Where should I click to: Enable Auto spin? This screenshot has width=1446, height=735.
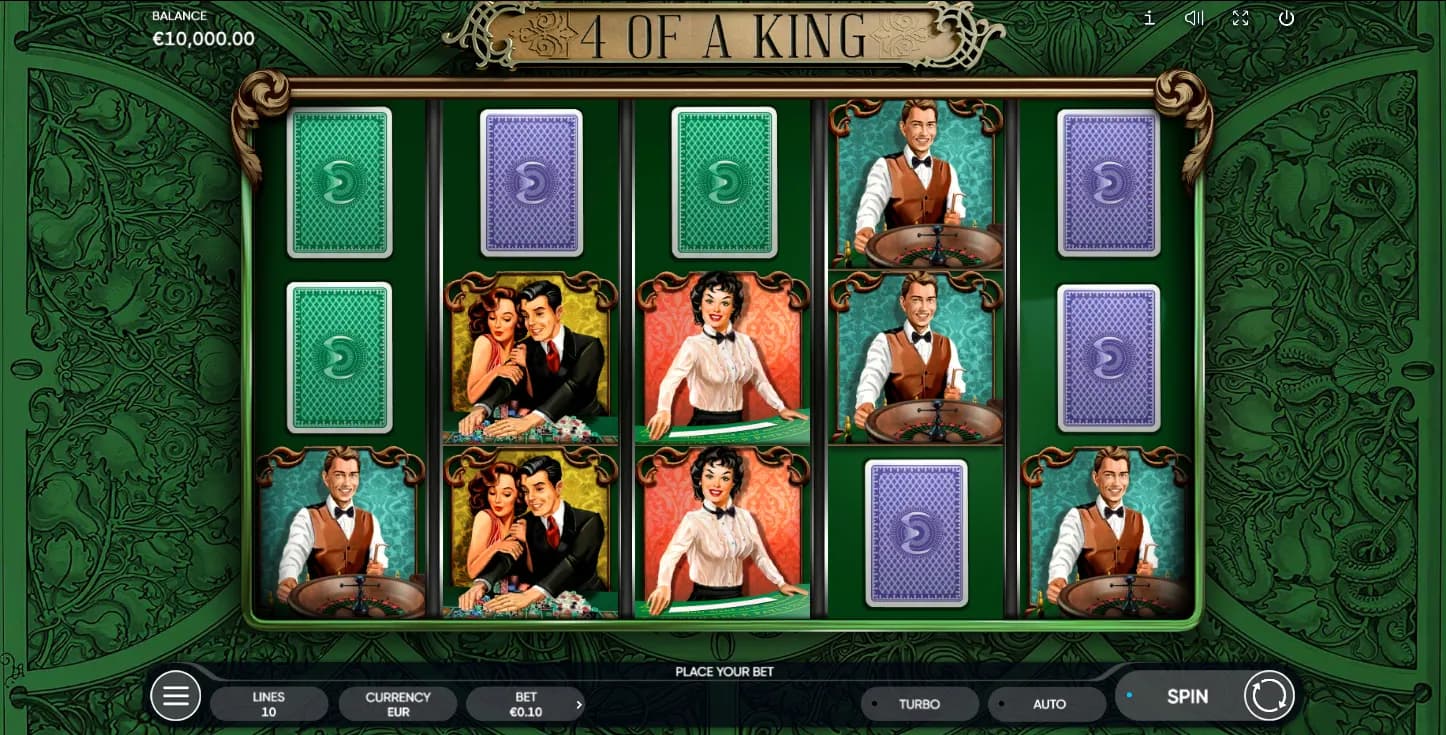(x=1048, y=704)
